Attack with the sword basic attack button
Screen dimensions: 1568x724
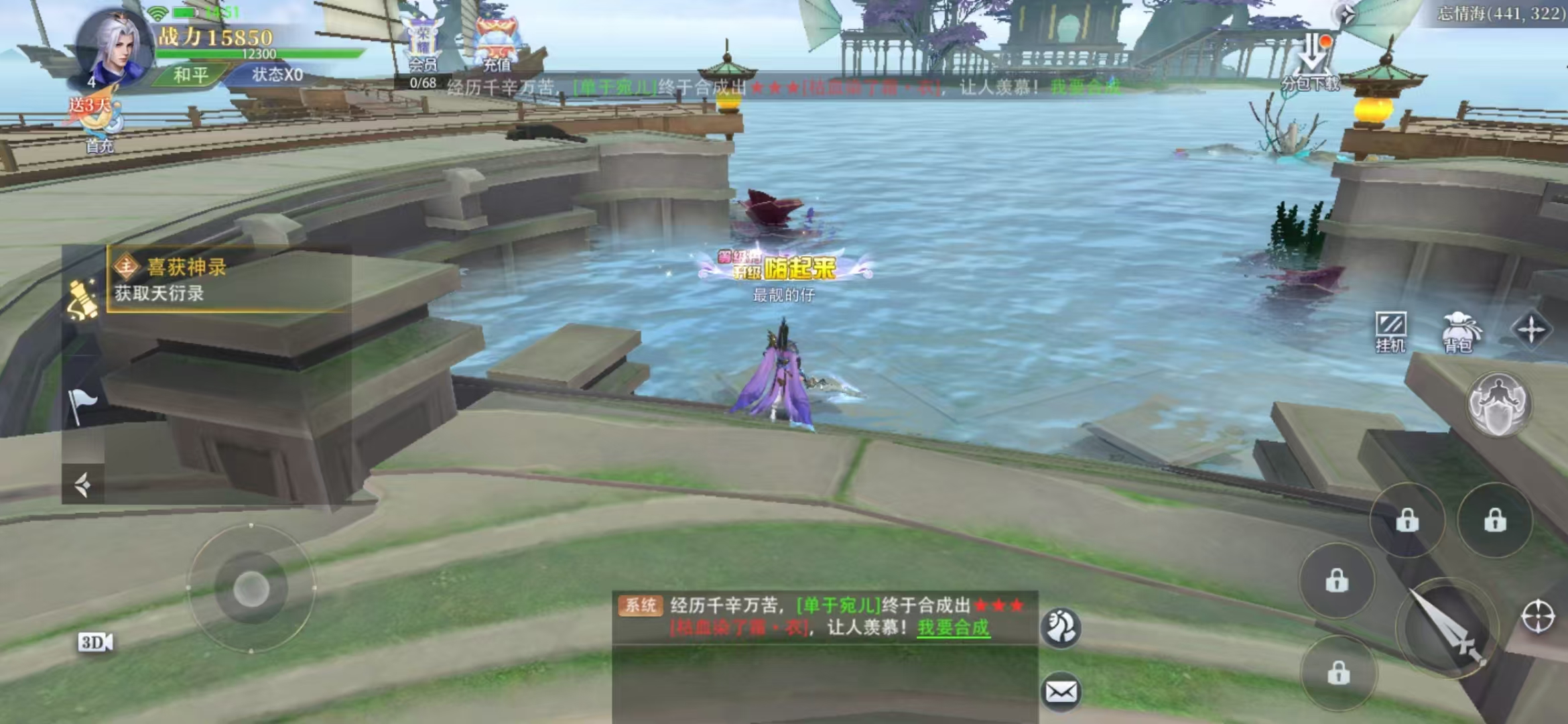tap(1447, 627)
